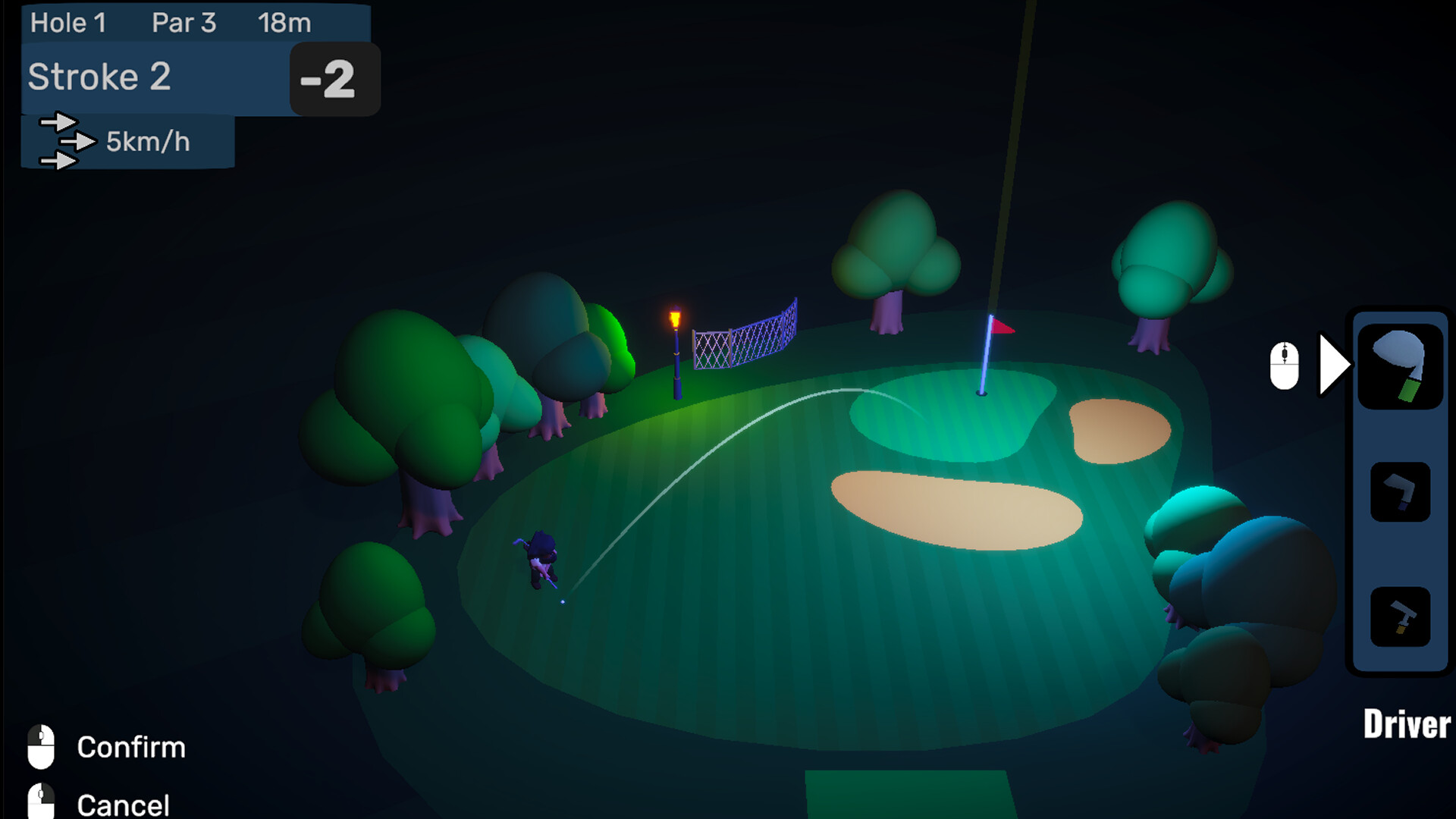Click the Confirm mouse button icon
1456x819 pixels.
coord(39,746)
